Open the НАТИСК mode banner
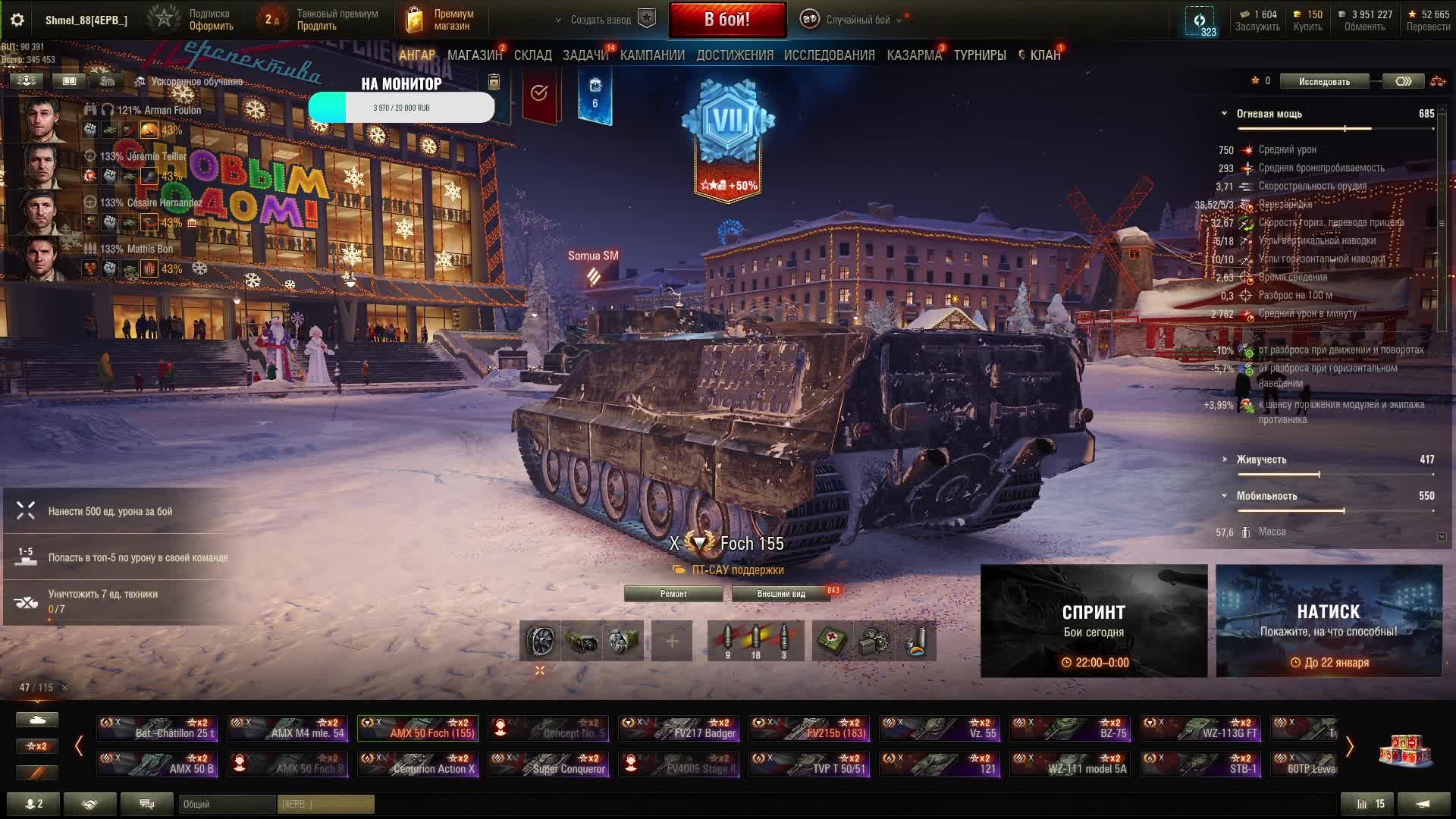 1329,621
